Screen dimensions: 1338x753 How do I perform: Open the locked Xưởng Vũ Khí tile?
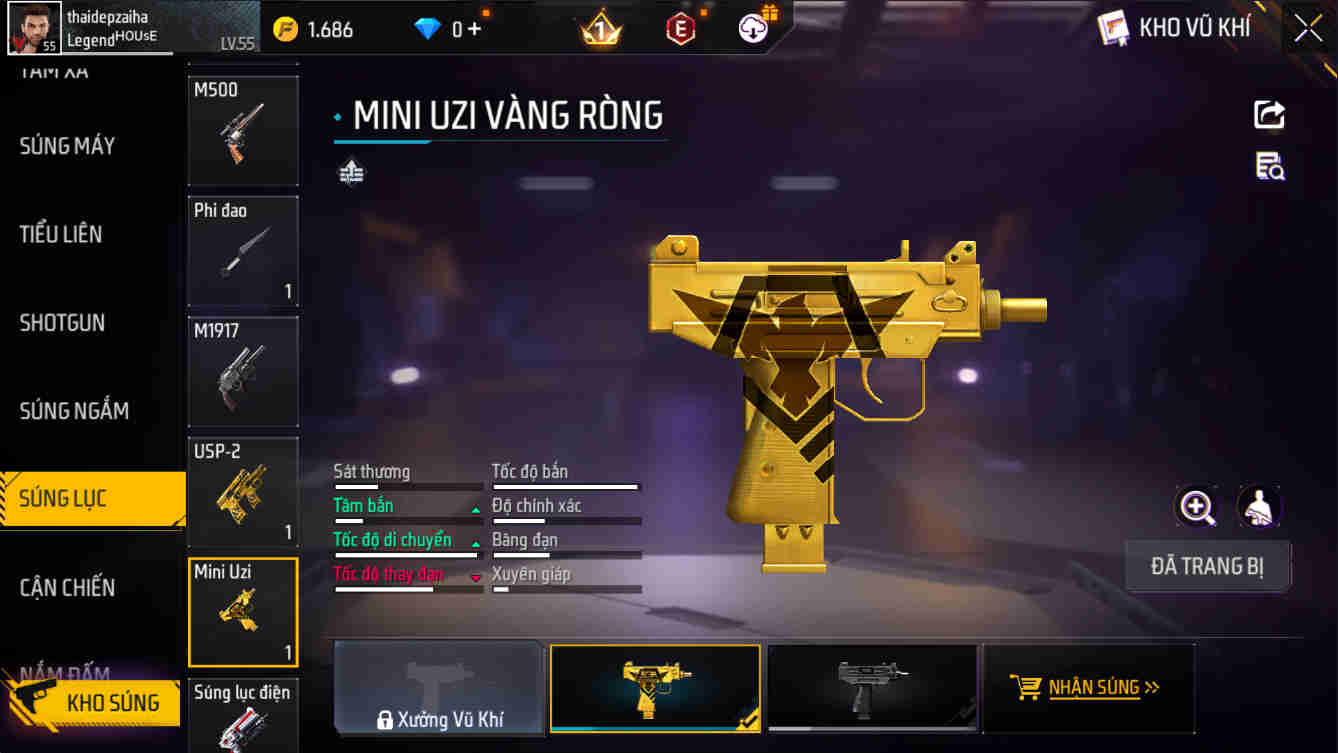[439, 688]
